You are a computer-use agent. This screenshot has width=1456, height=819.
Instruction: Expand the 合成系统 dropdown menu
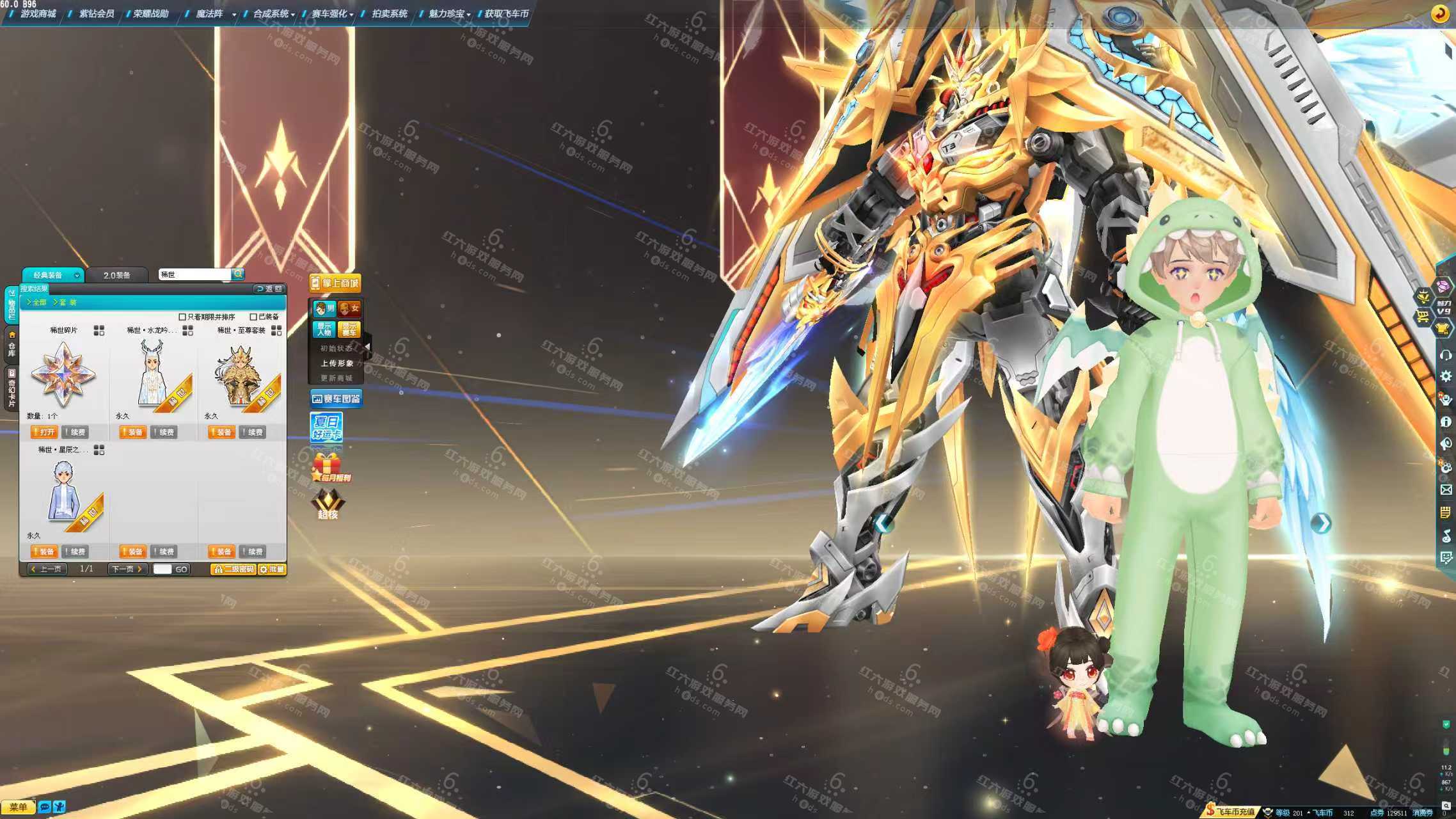tap(273, 13)
